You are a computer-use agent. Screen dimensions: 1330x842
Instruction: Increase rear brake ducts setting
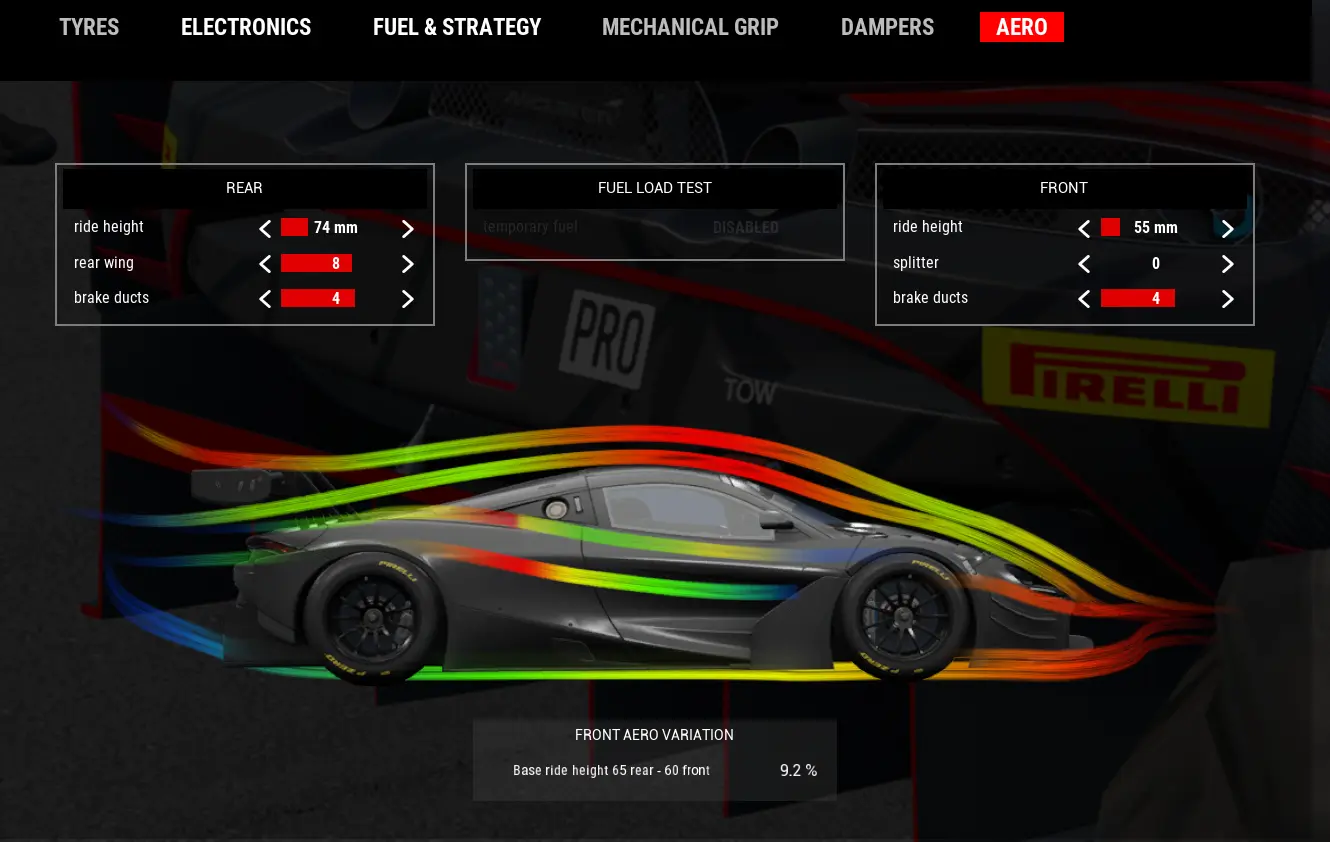tap(407, 298)
